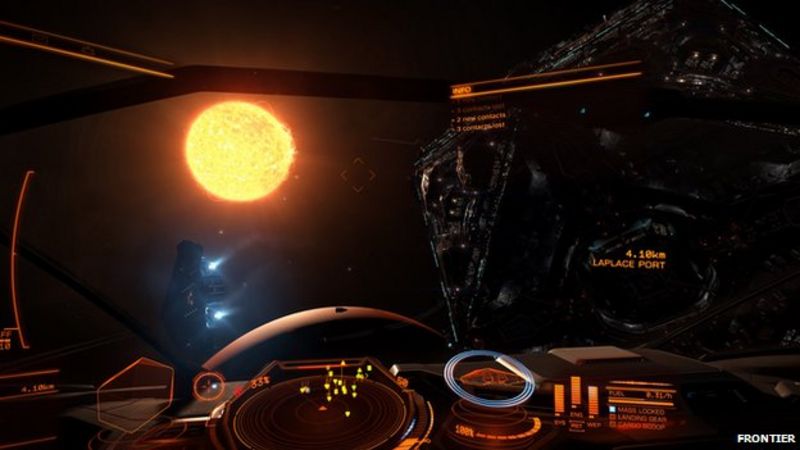
Task: Boost the SYS power distributor bar
Action: pyautogui.click(x=559, y=399)
